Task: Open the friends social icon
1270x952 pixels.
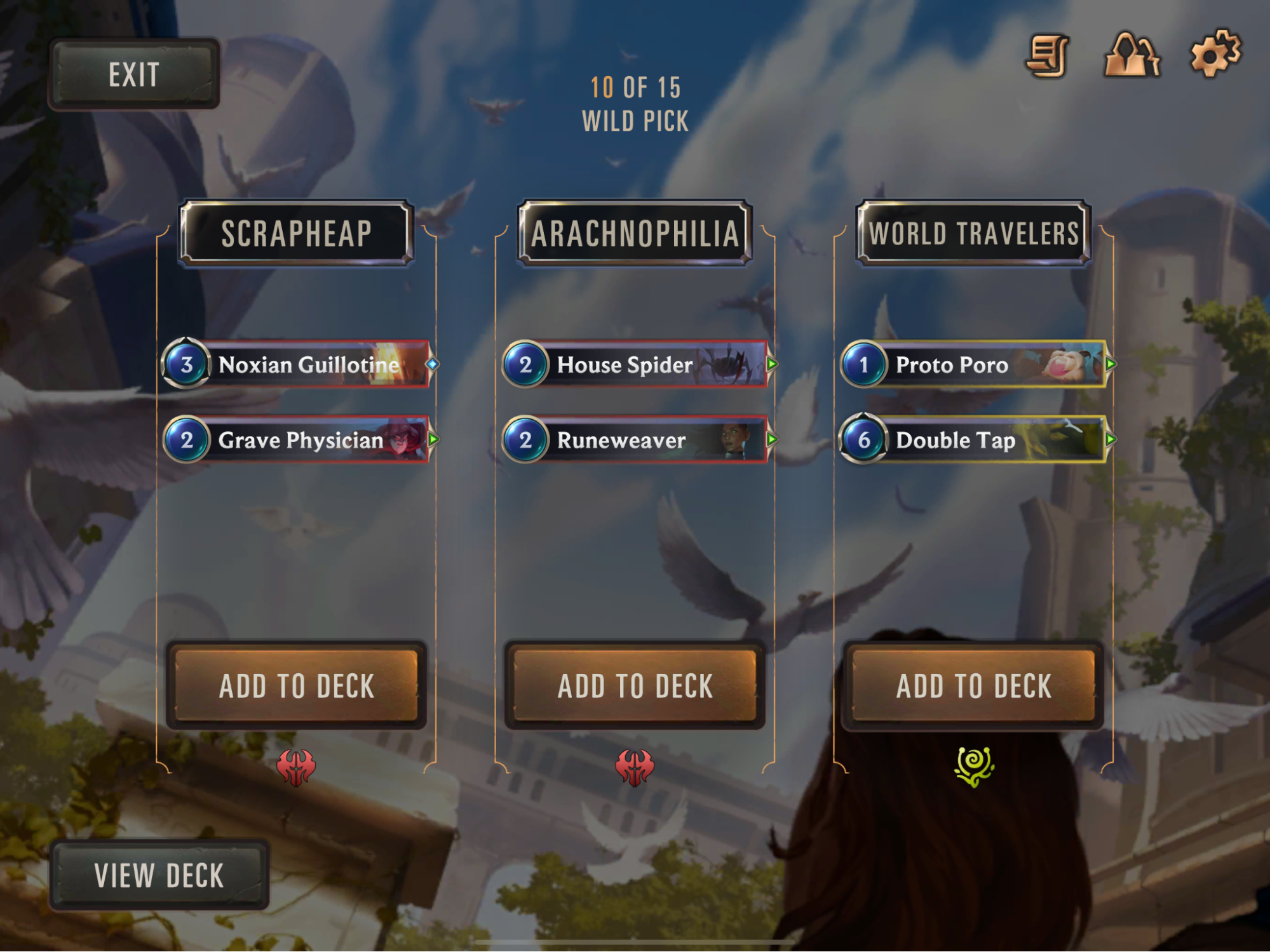Action: [x=1132, y=56]
